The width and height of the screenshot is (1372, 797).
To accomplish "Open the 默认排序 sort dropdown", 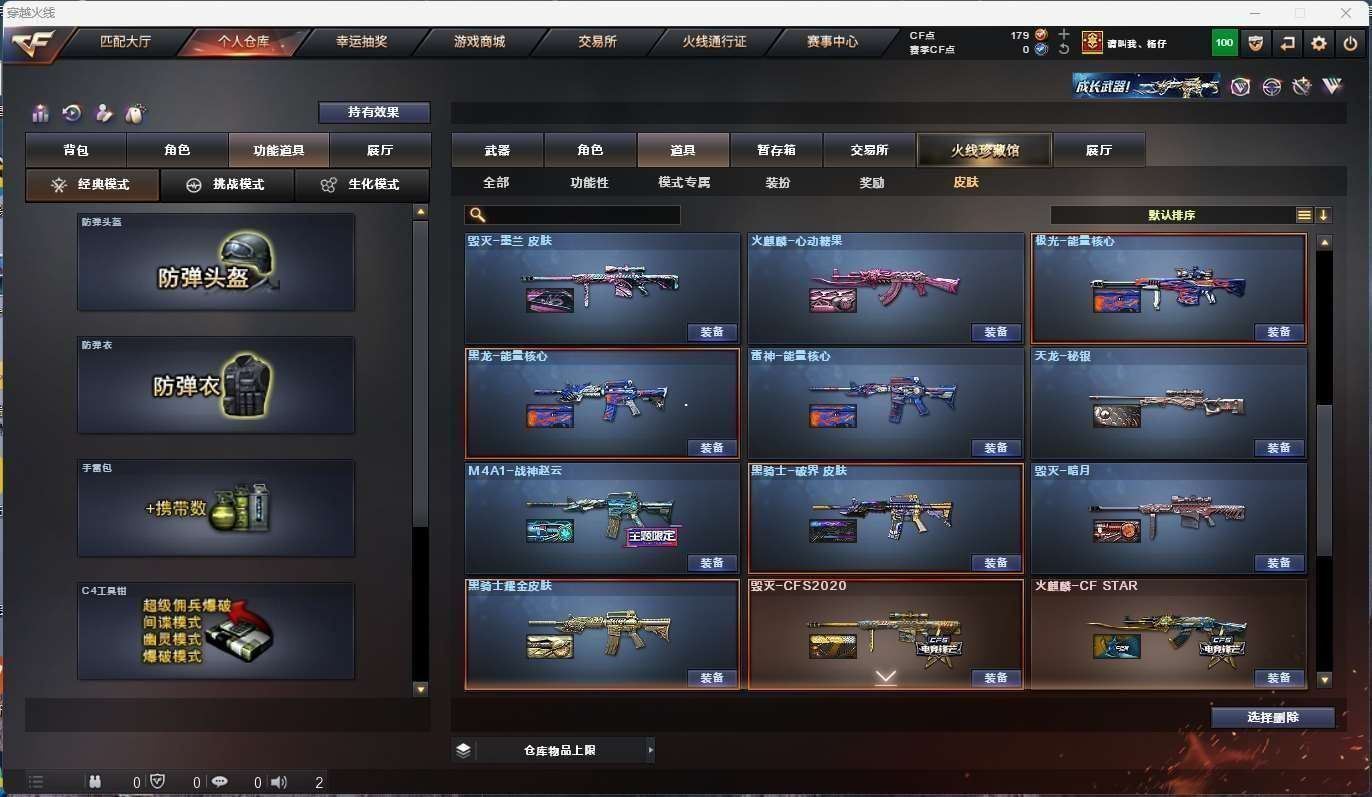I will tap(1172, 215).
